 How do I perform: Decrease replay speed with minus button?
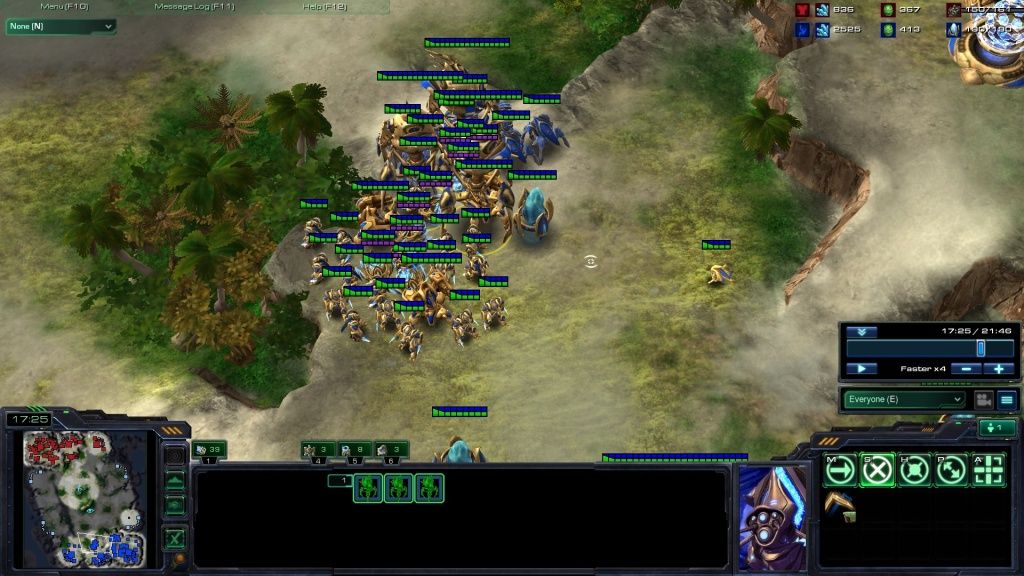963,369
